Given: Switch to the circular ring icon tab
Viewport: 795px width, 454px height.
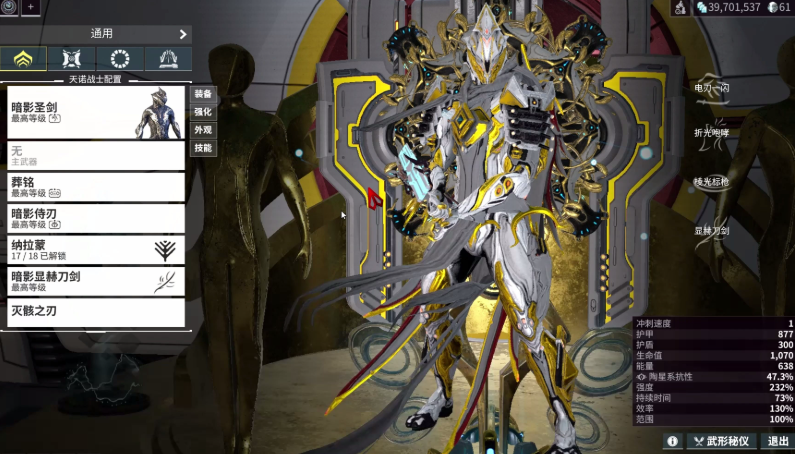Looking at the screenshot, I should (120, 58).
